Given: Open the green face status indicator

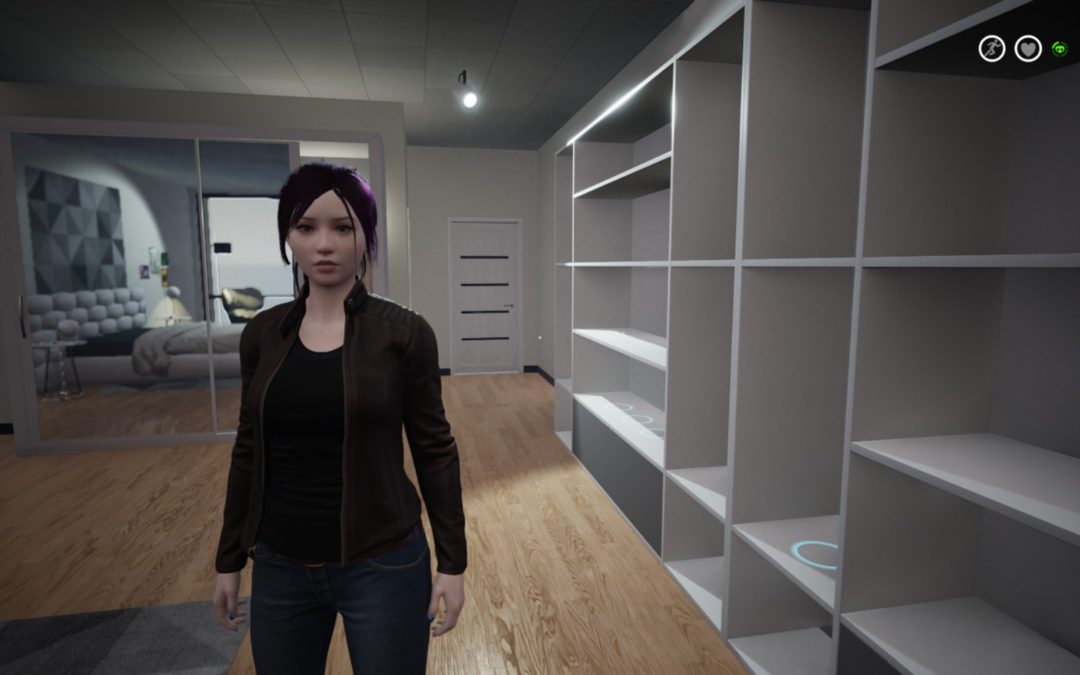Looking at the screenshot, I should [x=1059, y=48].
